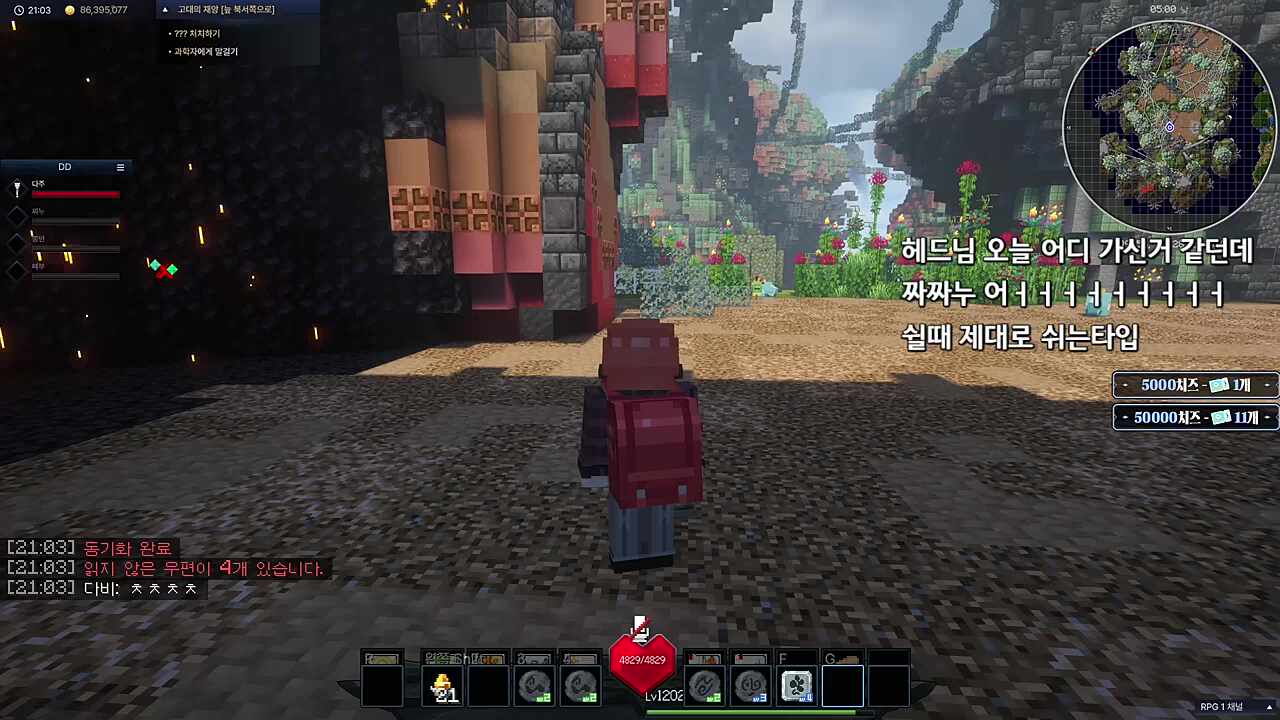1280x720 pixels.
Task: Click the red 다주 health bar
Action: pyautogui.click(x=77, y=194)
